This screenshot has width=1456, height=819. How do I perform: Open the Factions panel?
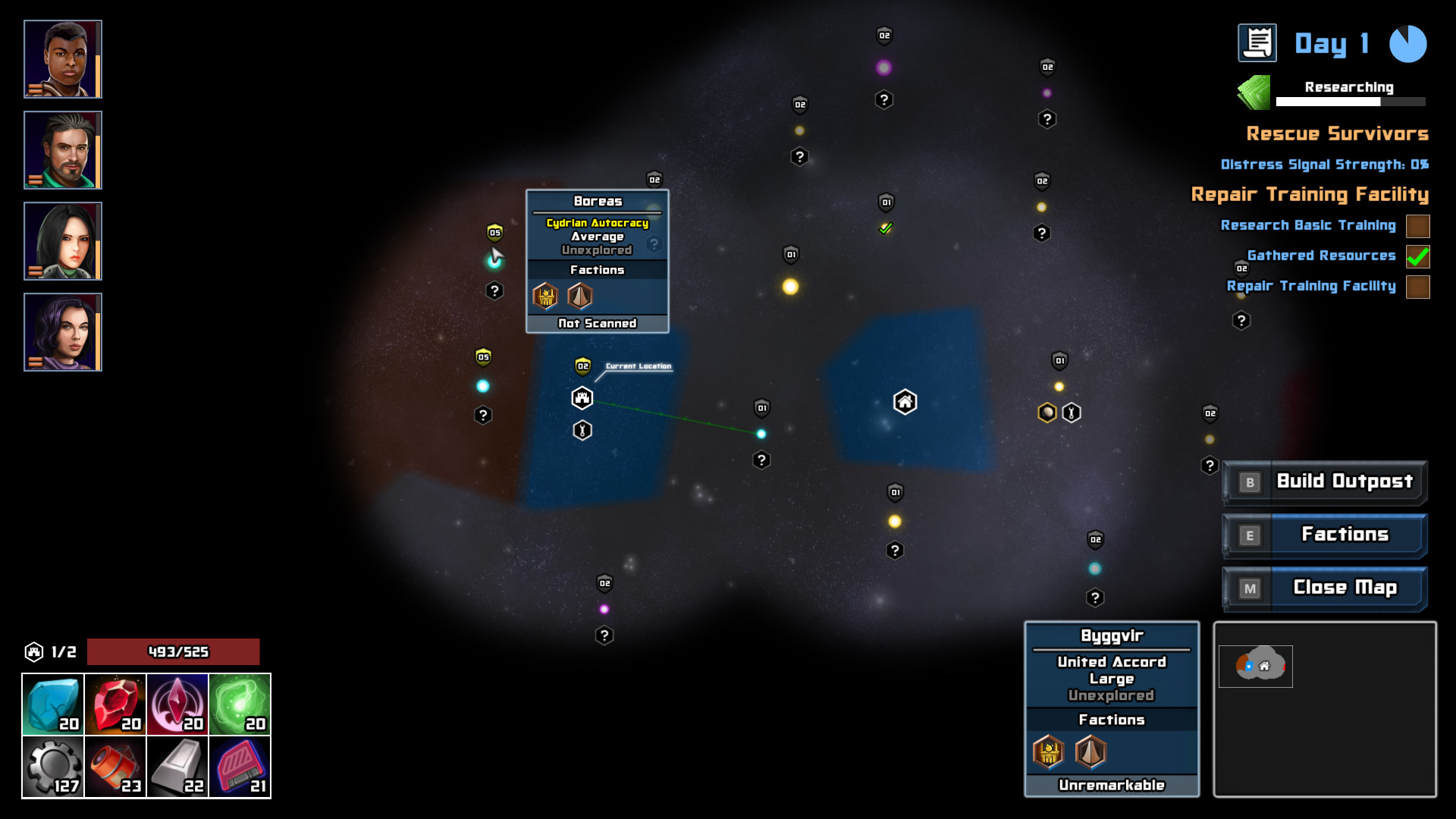click(x=1346, y=535)
